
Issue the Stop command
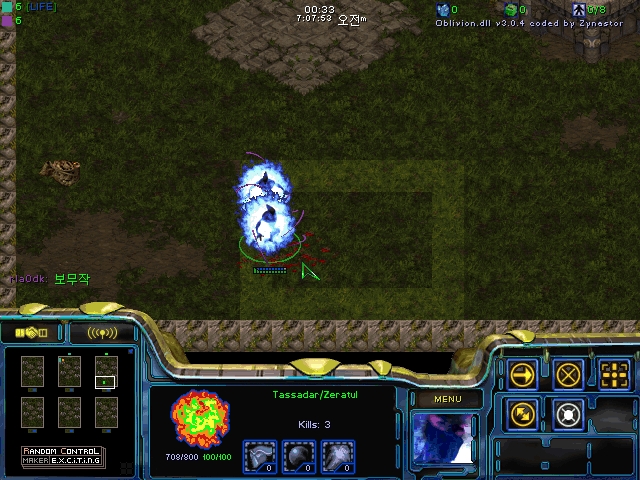click(x=569, y=374)
